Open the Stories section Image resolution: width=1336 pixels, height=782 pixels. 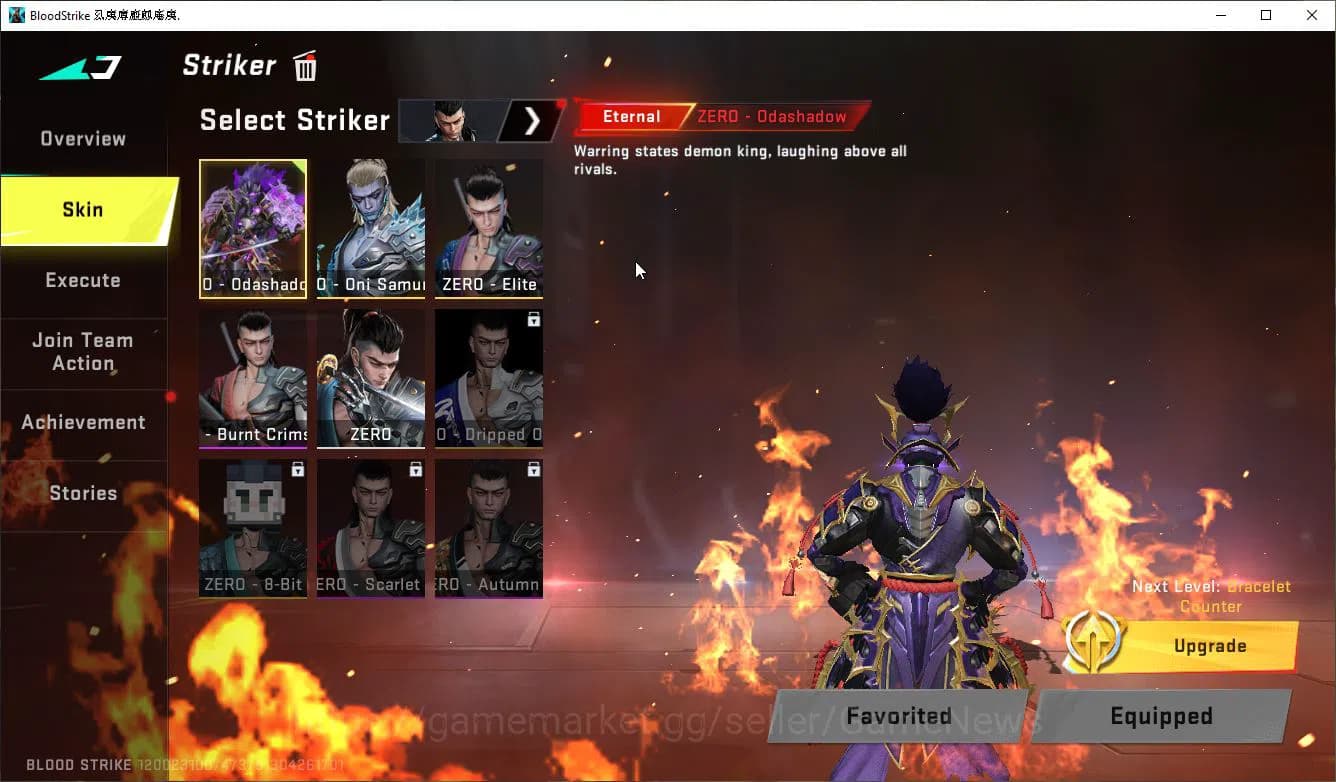pos(83,492)
